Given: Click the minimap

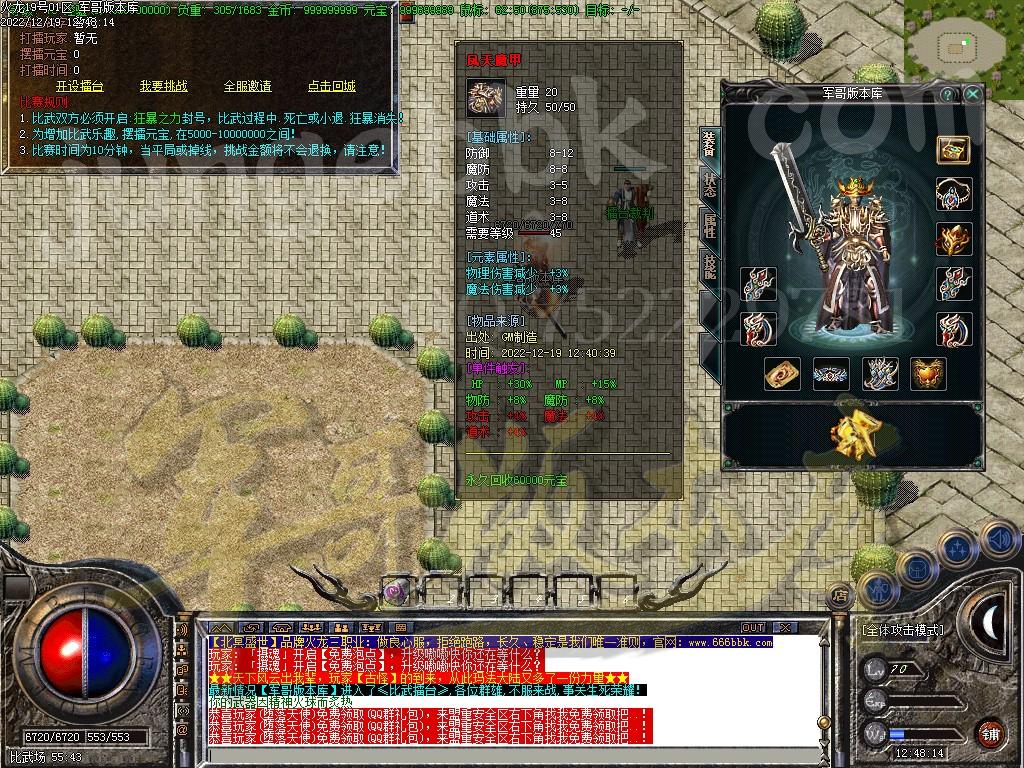Looking at the screenshot, I should [x=964, y=44].
